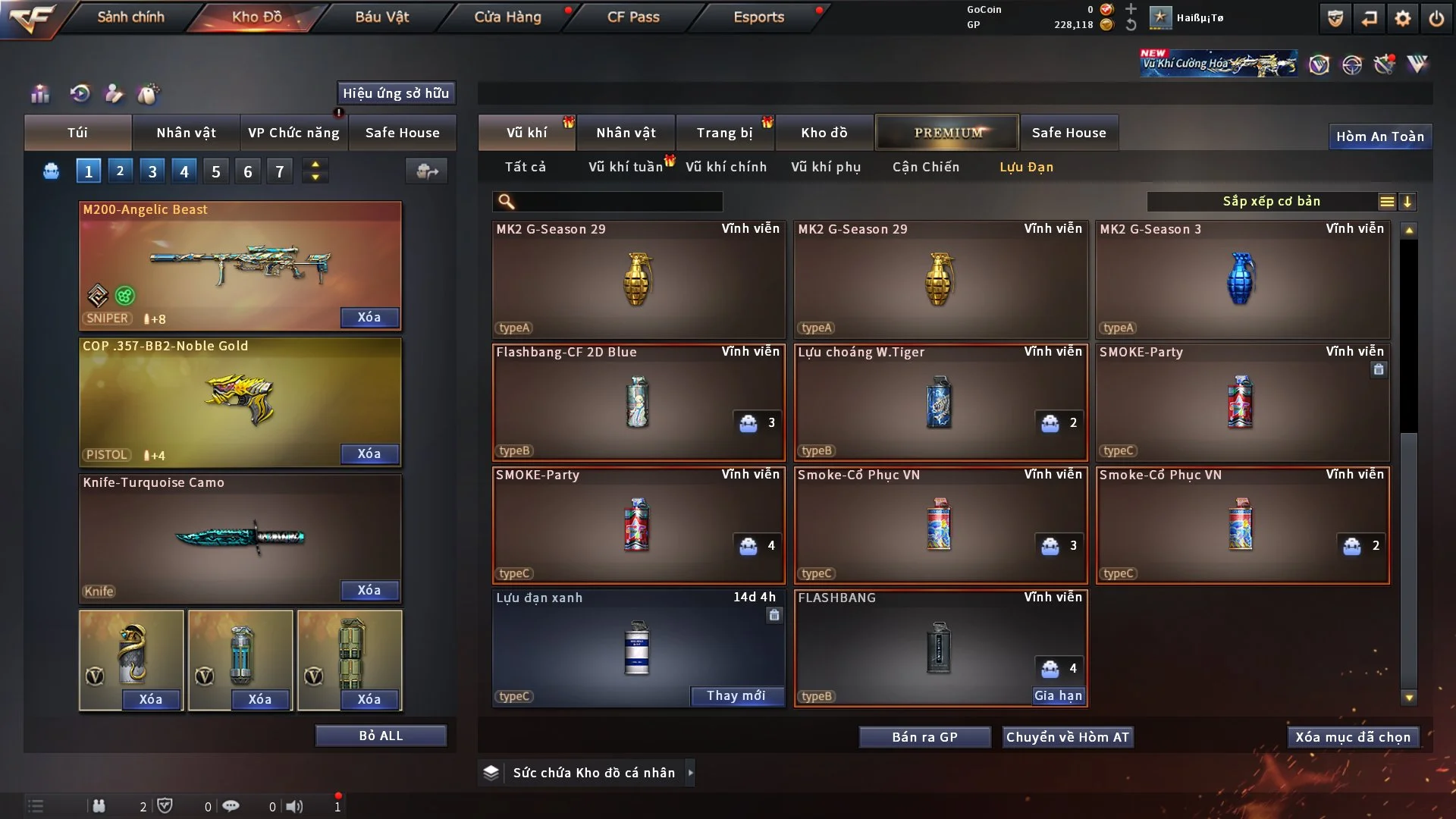Switch to the Nhân vật inventory tab
This screenshot has width=1456, height=819.
(x=626, y=133)
